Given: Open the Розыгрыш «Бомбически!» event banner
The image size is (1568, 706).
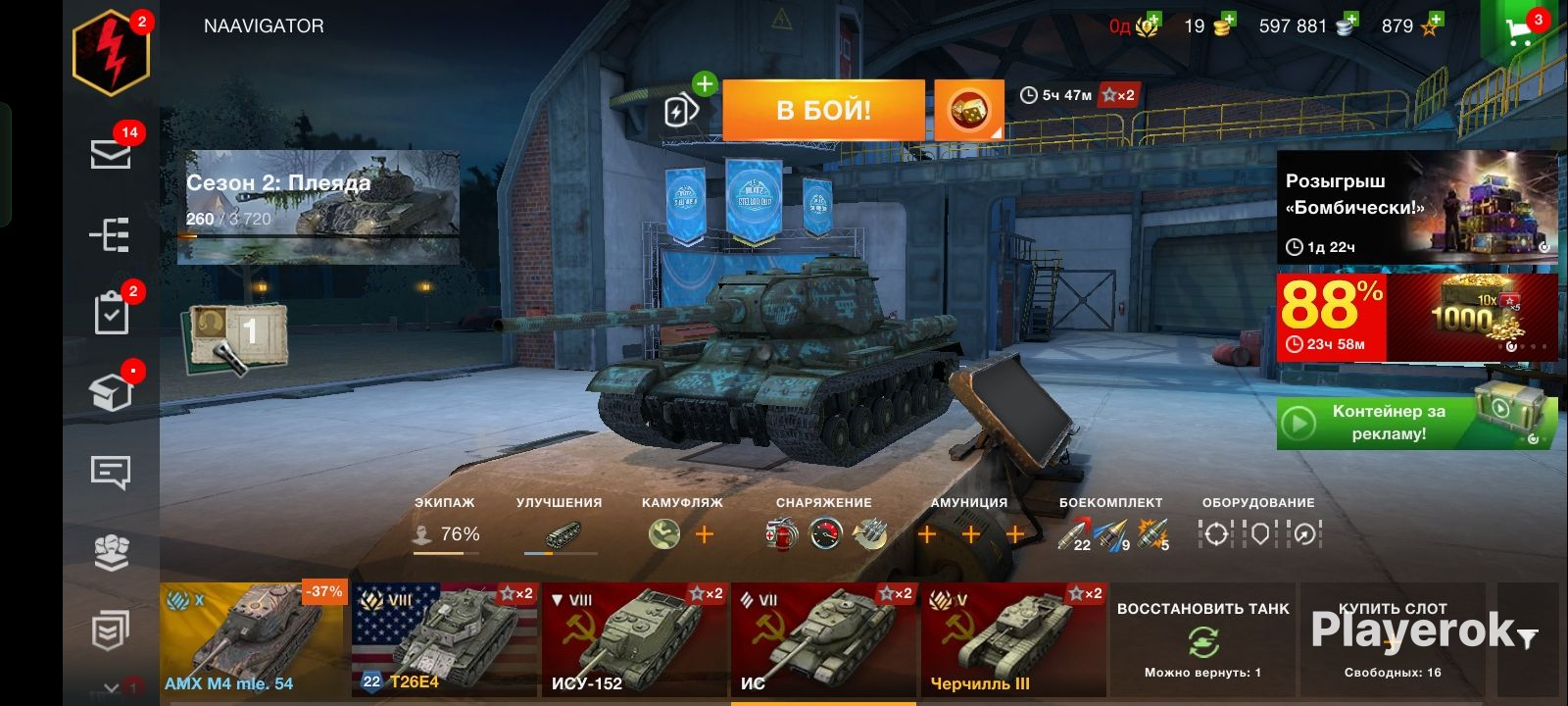Looking at the screenshot, I should click(x=1417, y=207).
